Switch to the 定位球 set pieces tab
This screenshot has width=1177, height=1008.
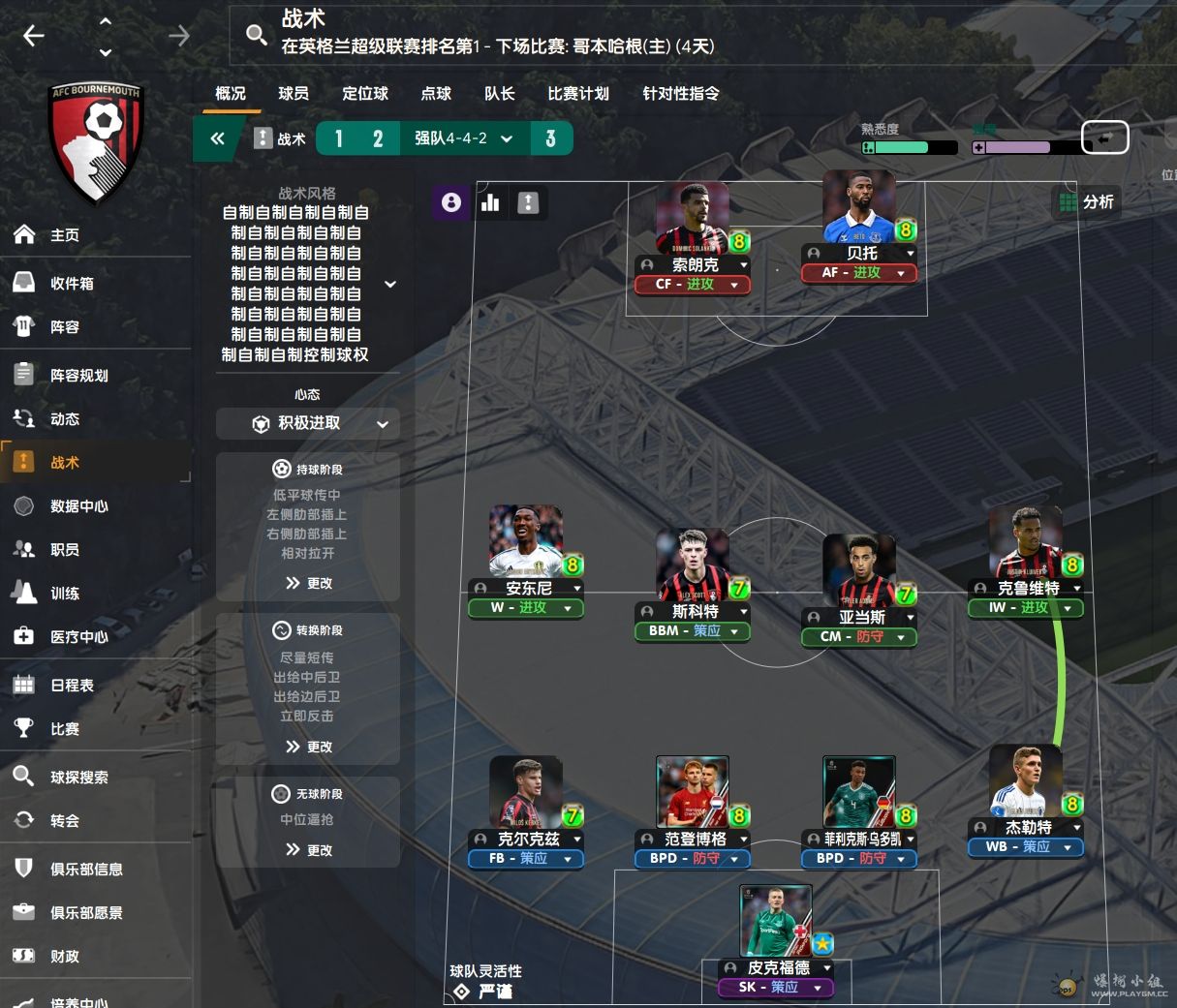tap(365, 94)
